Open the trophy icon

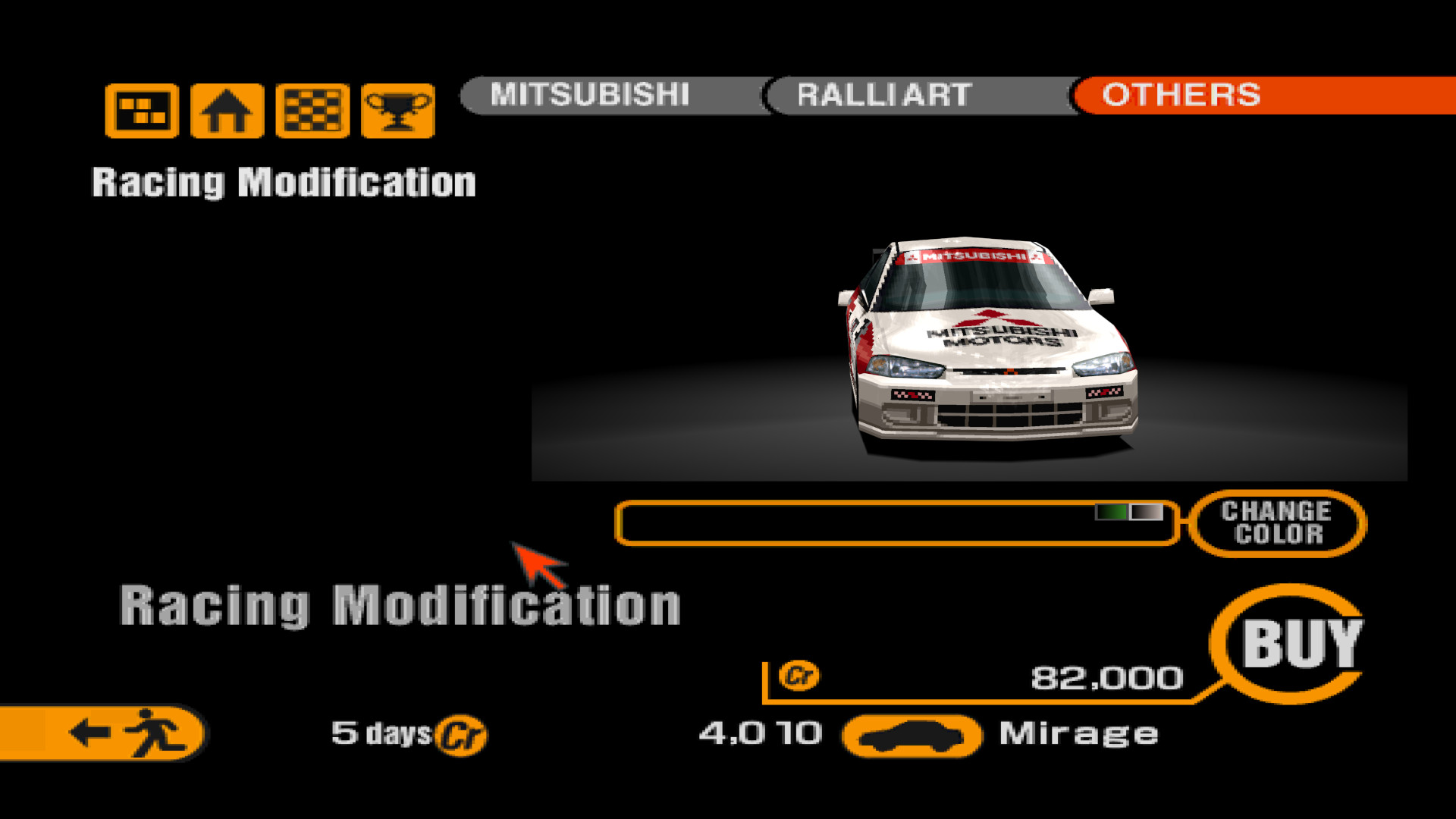[398, 111]
